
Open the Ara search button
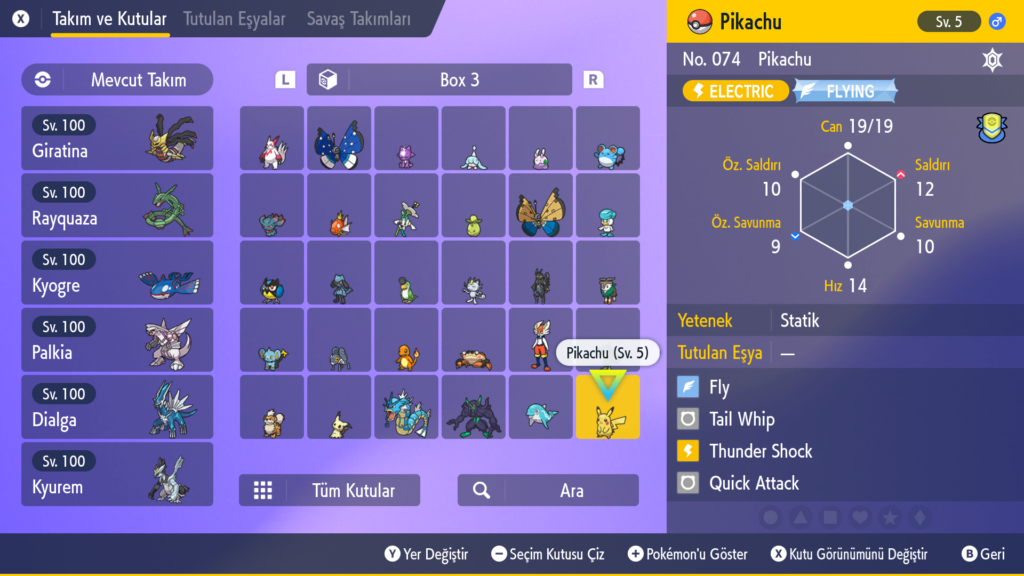pos(548,490)
